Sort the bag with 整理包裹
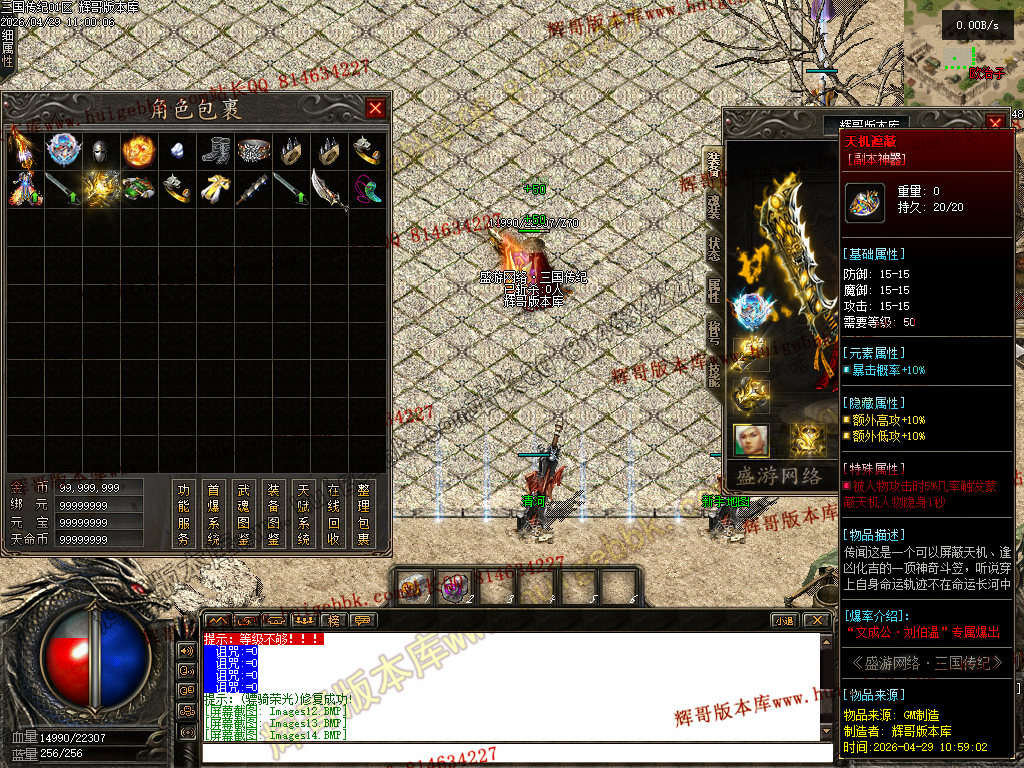Screen dimensions: 1024x768 (x=364, y=514)
